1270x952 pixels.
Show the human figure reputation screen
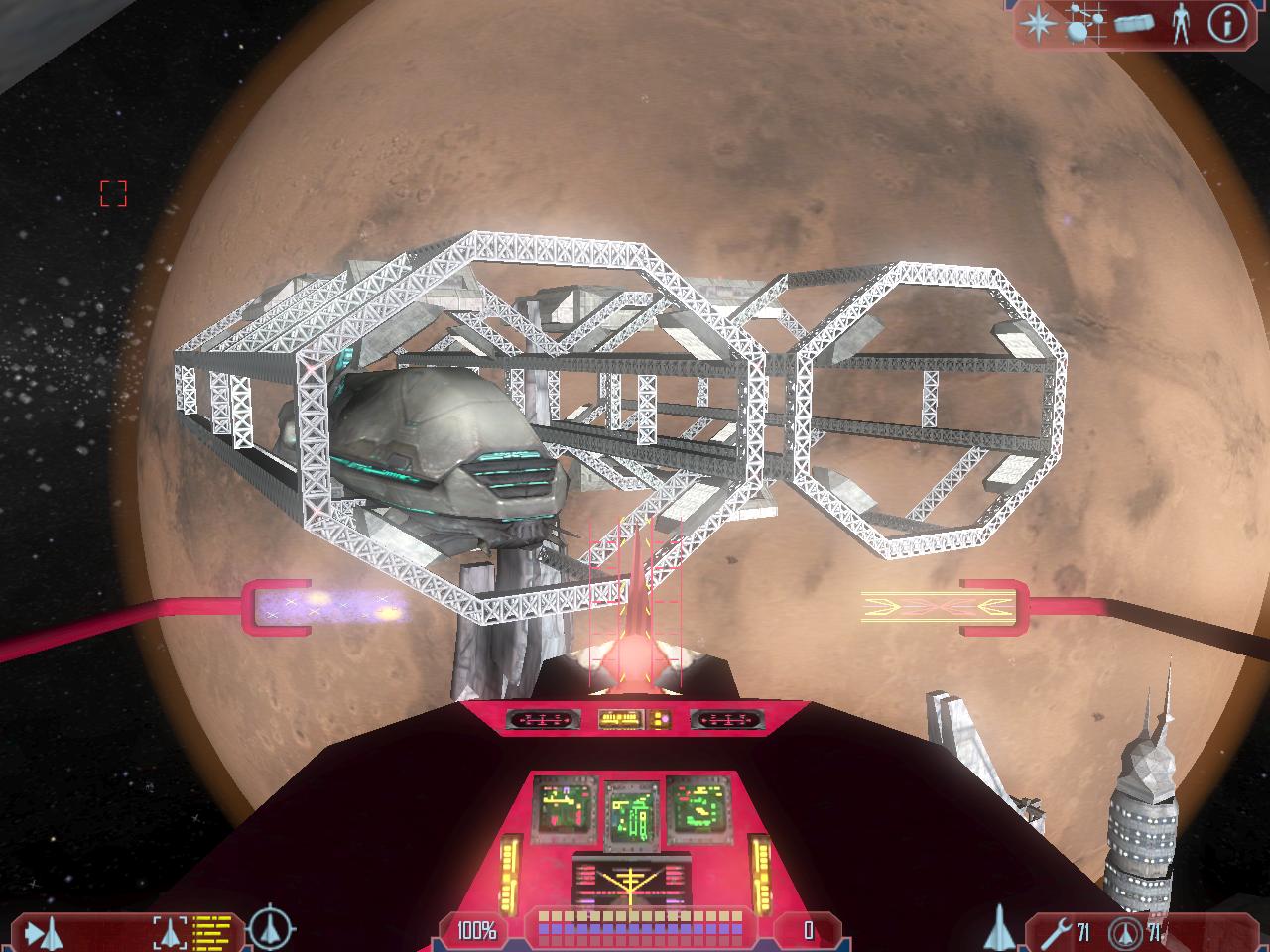point(1180,23)
